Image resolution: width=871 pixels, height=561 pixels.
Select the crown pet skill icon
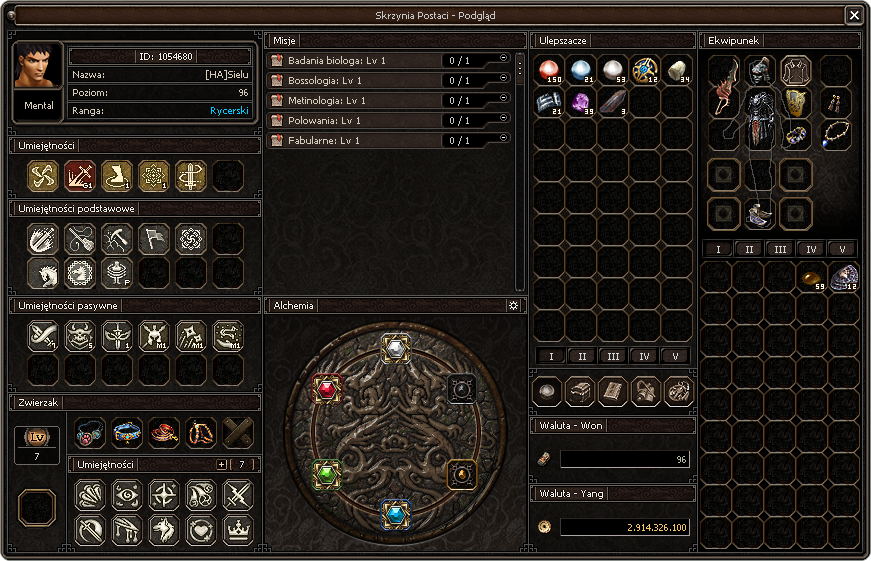pyautogui.click(x=238, y=529)
